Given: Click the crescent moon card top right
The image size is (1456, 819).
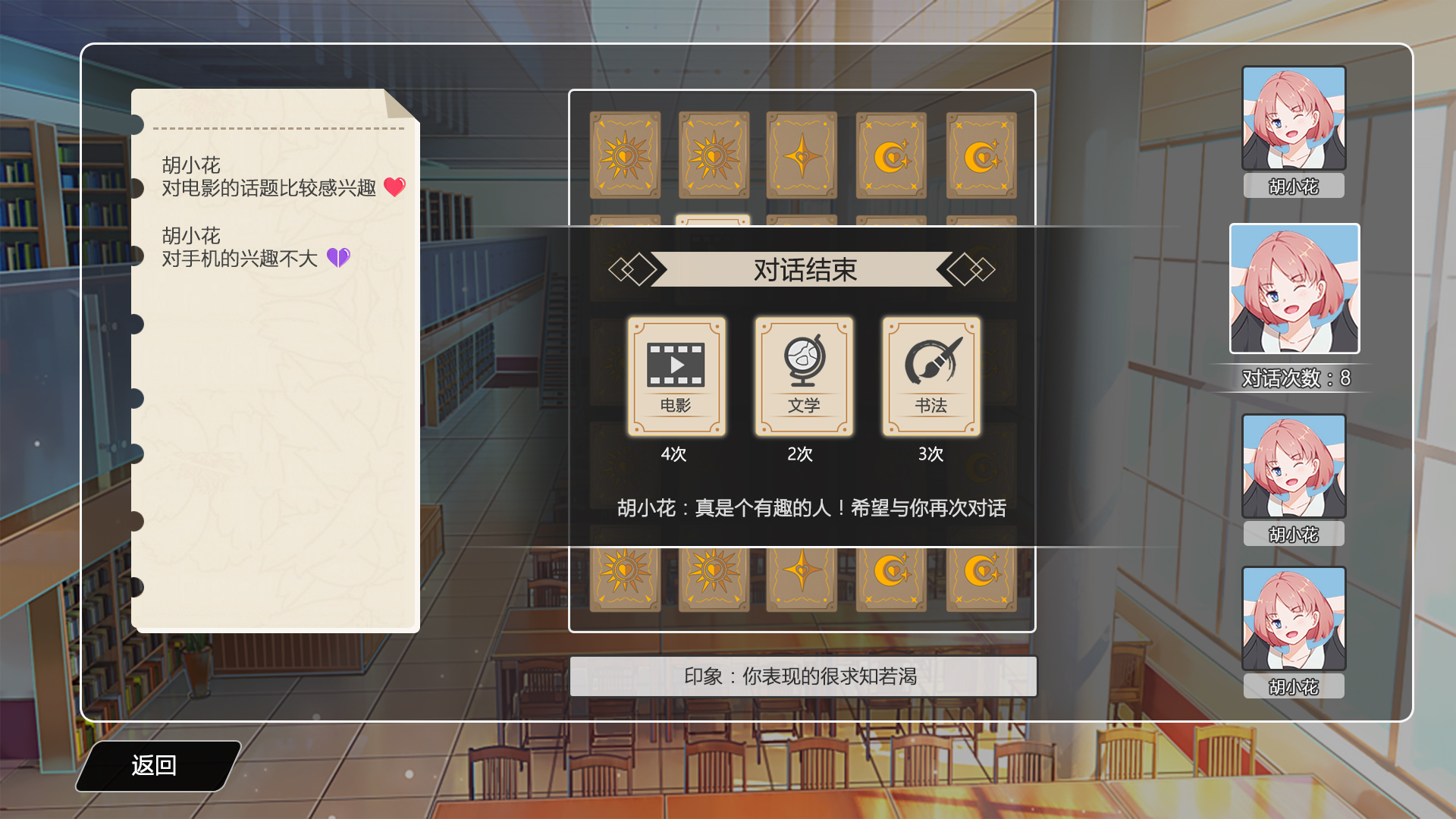Looking at the screenshot, I should [x=980, y=154].
